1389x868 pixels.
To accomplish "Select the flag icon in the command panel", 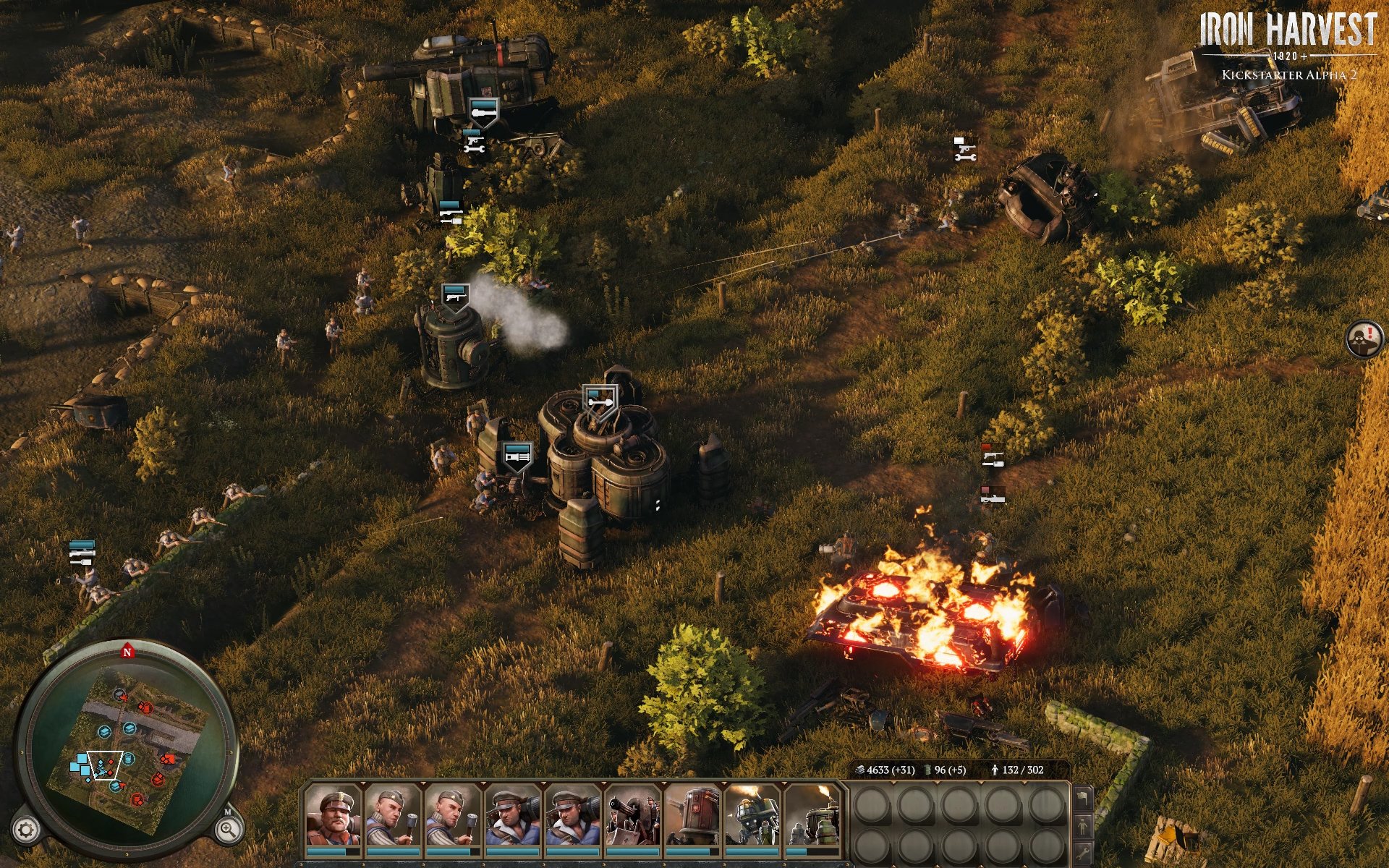I will 1082,799.
